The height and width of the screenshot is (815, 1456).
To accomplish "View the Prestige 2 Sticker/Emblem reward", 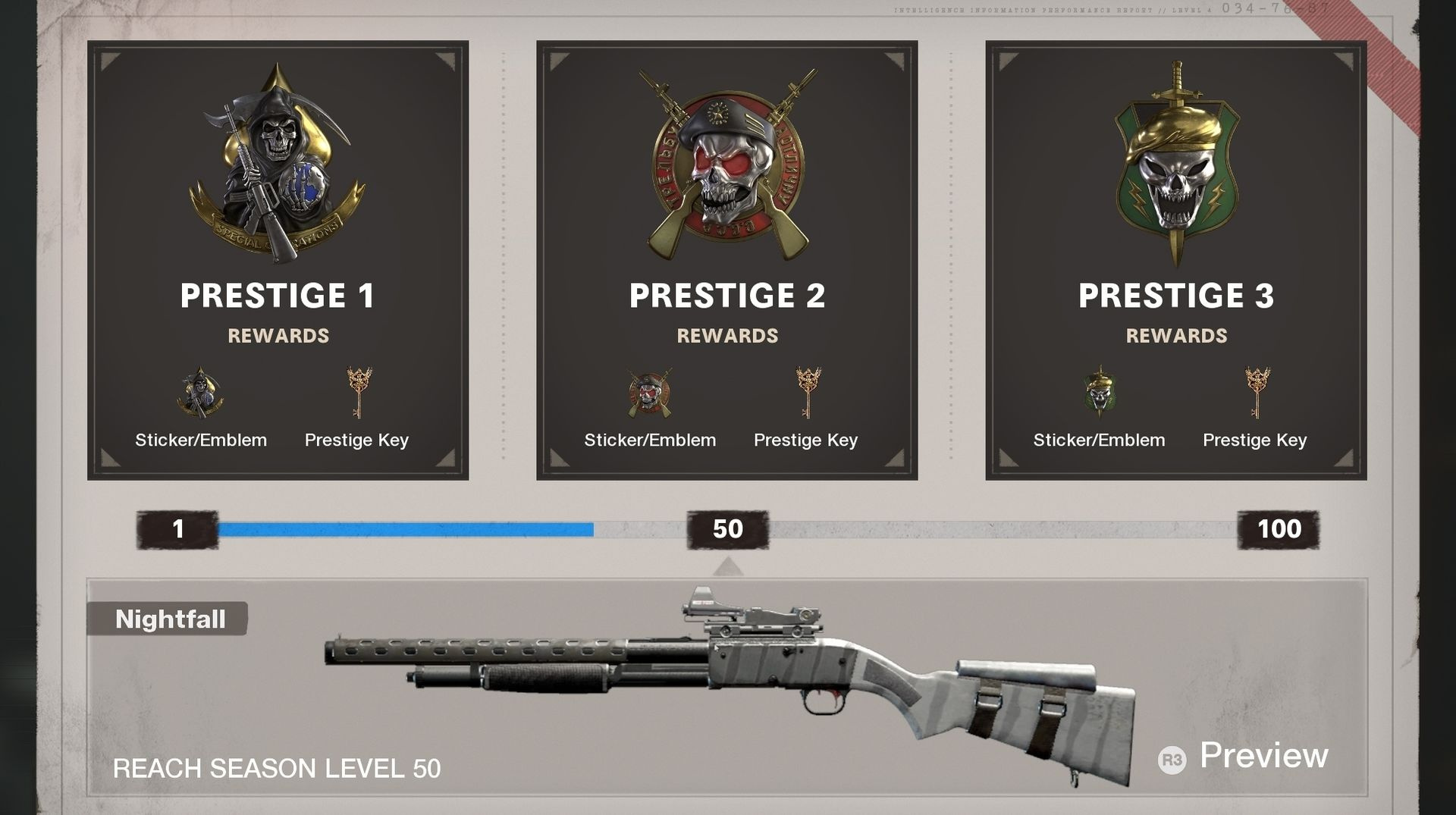I will pos(650,393).
